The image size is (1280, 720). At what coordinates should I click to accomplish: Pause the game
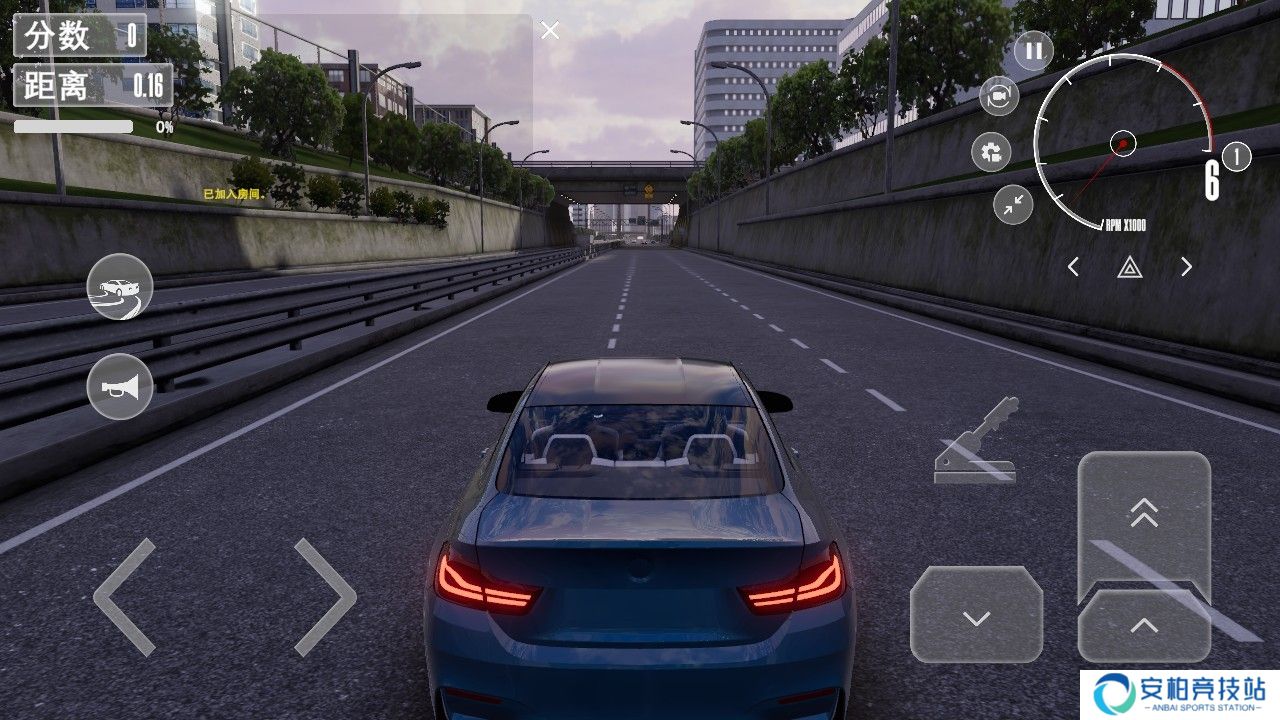[1034, 50]
